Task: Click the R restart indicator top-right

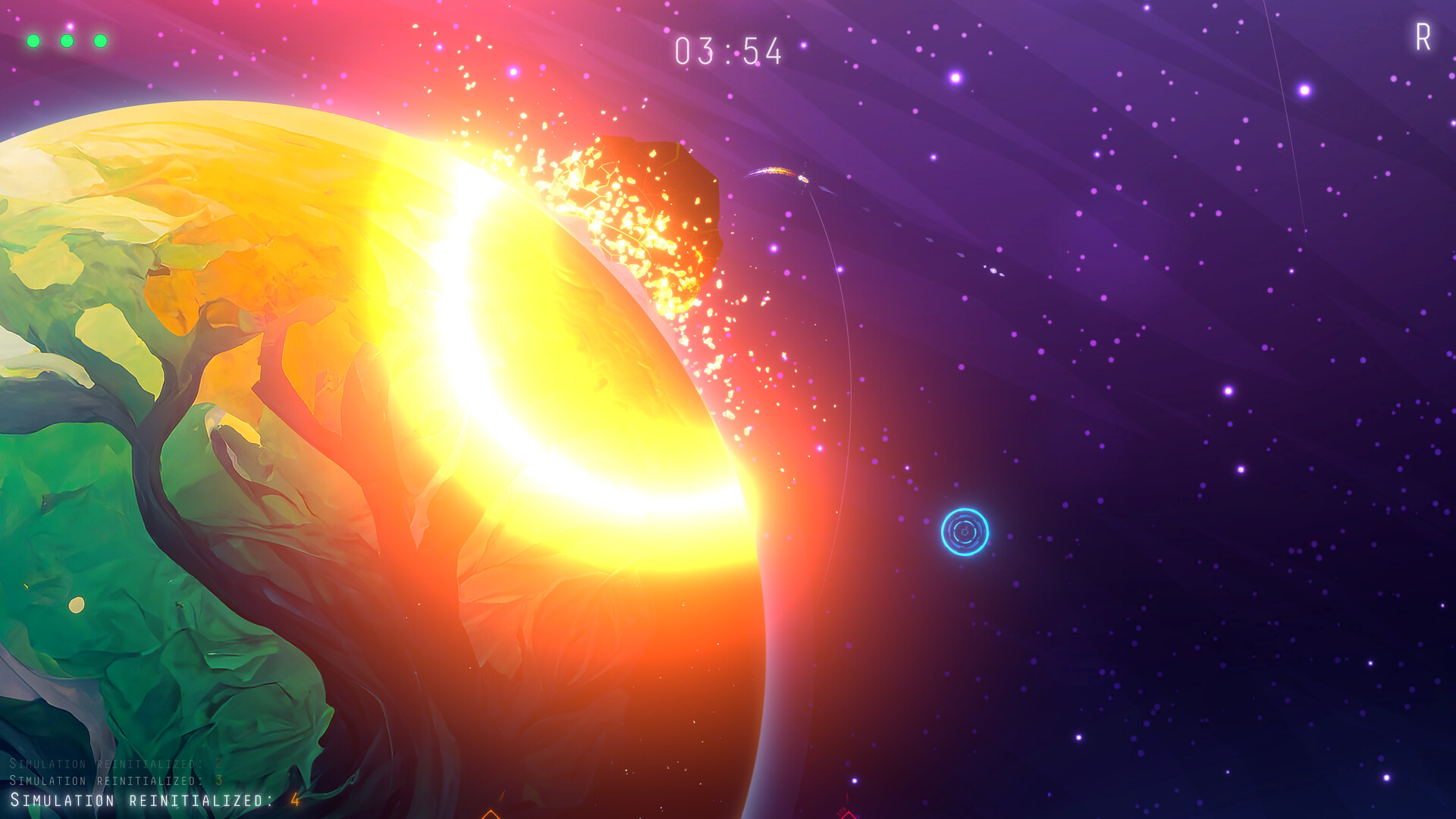Action: coord(1424,35)
